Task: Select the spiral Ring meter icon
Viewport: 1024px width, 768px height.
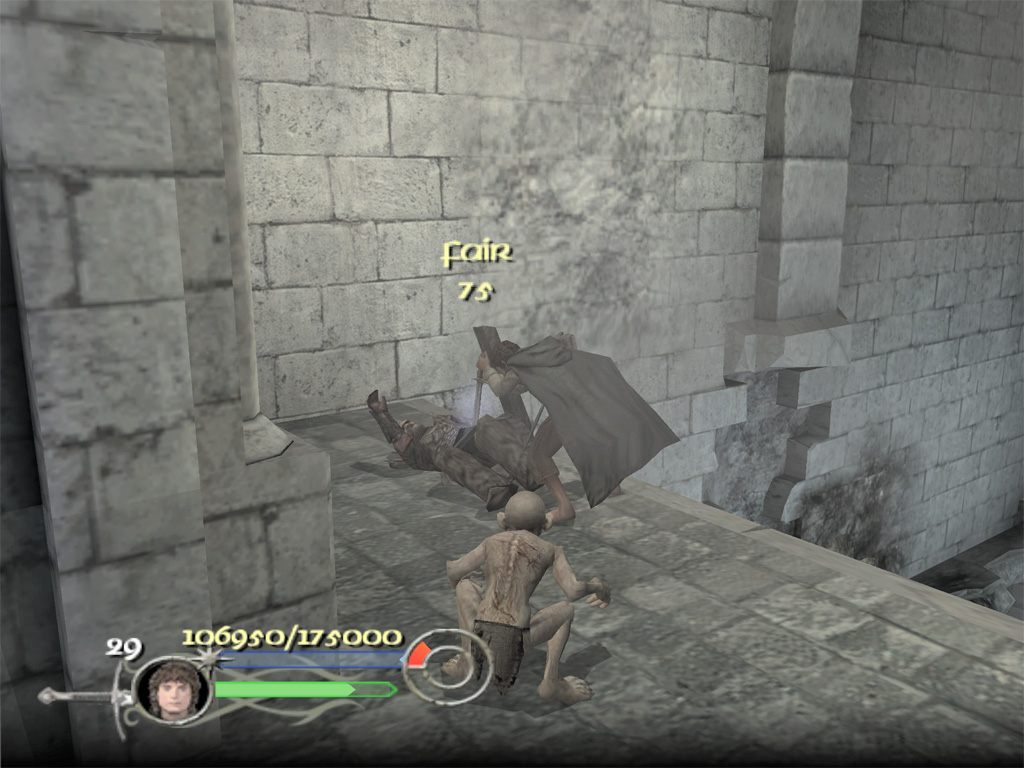Action: click(446, 665)
